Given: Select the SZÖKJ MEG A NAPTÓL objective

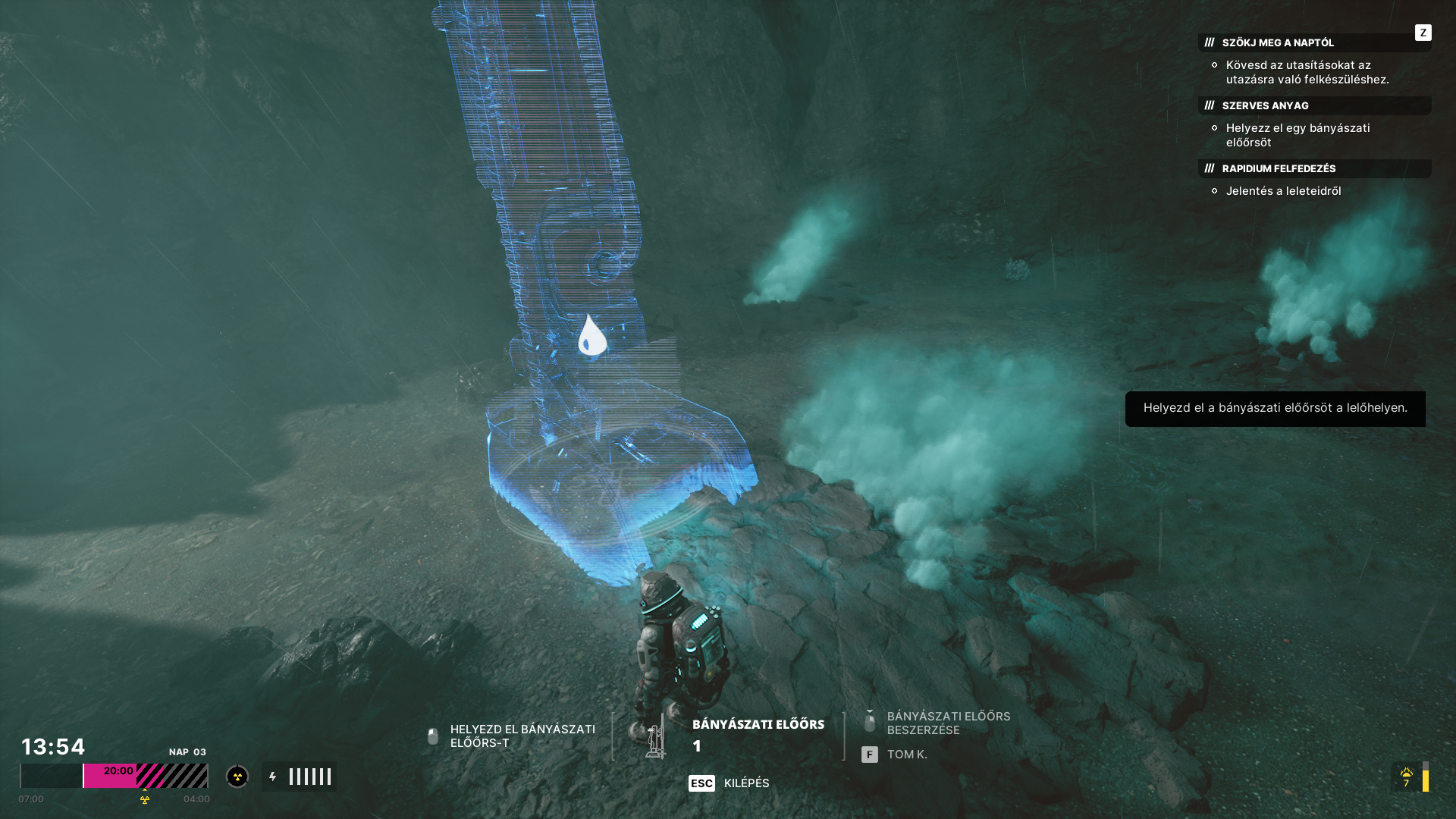Looking at the screenshot, I should point(1278,42).
